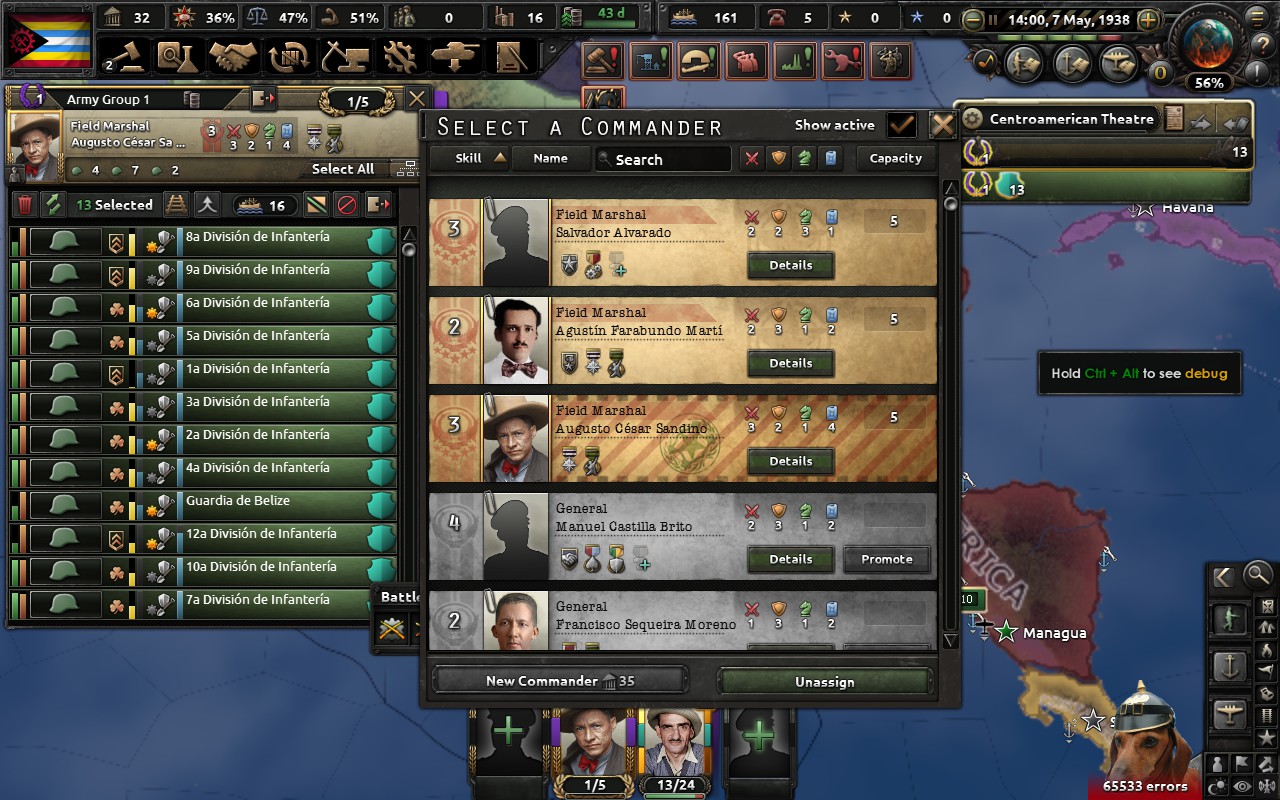
Task: Open the map search magnifier
Action: (x=1258, y=576)
